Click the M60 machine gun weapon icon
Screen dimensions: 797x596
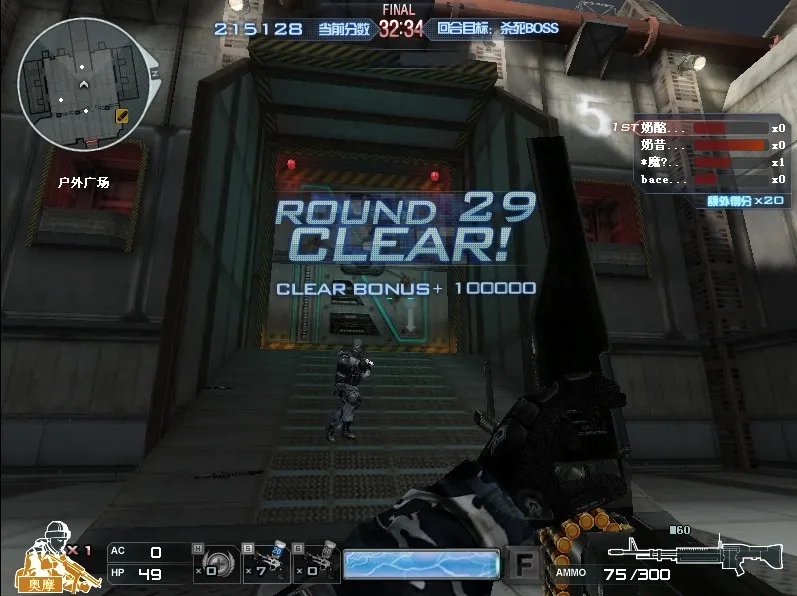point(695,558)
